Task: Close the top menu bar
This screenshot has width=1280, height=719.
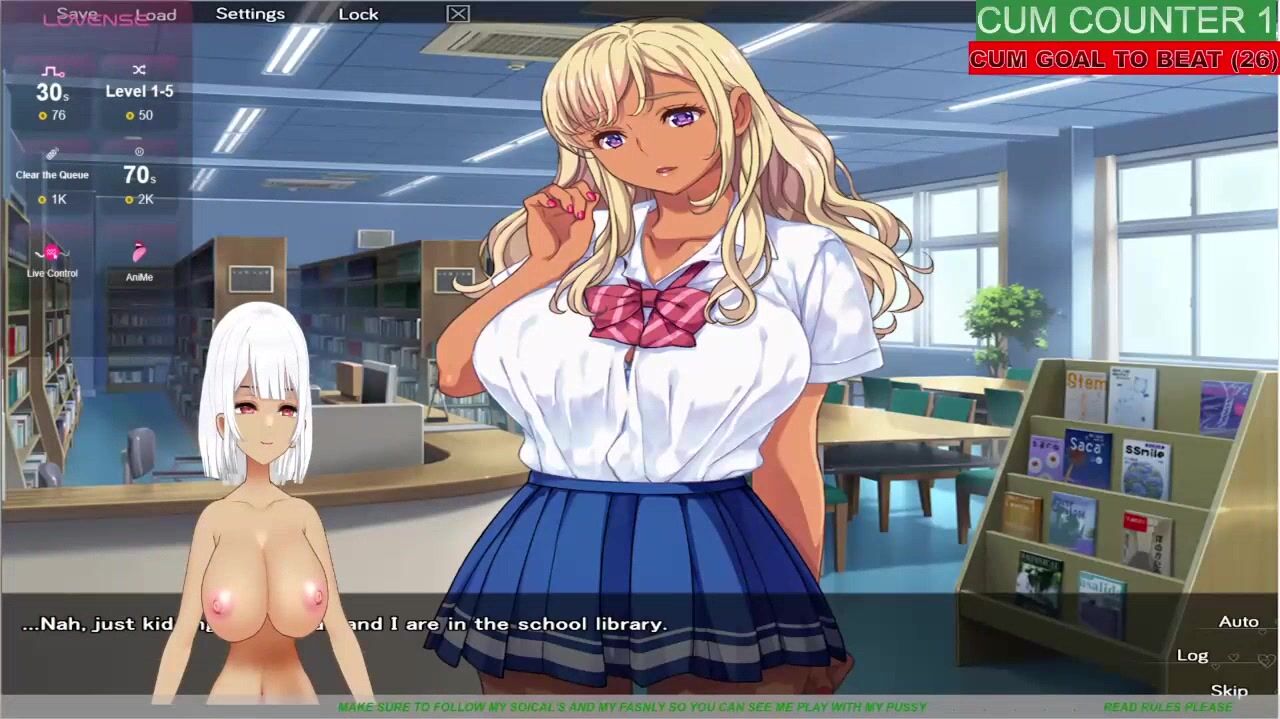Action: tap(458, 14)
